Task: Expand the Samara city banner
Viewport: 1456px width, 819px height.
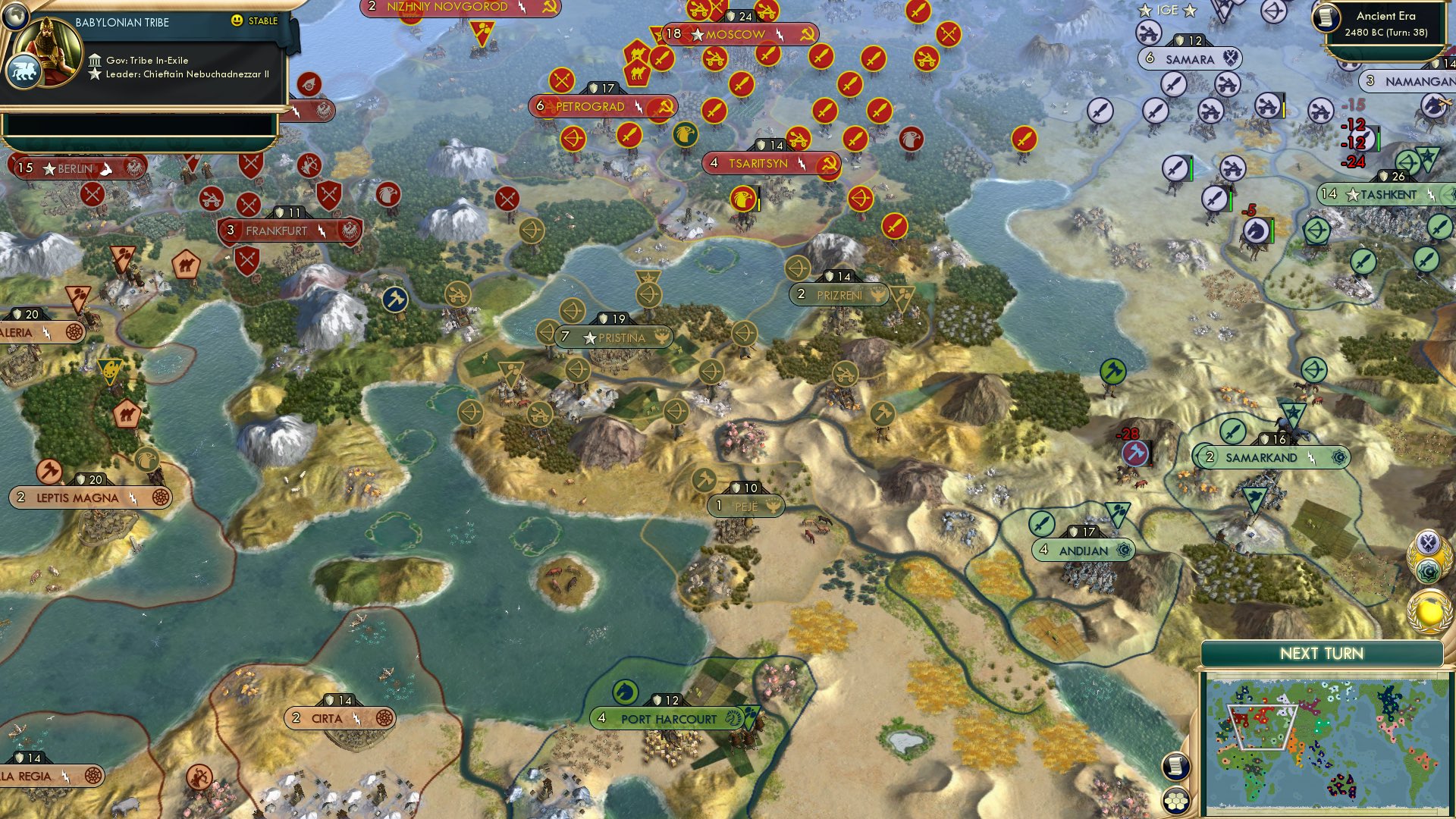Action: coord(1191,58)
